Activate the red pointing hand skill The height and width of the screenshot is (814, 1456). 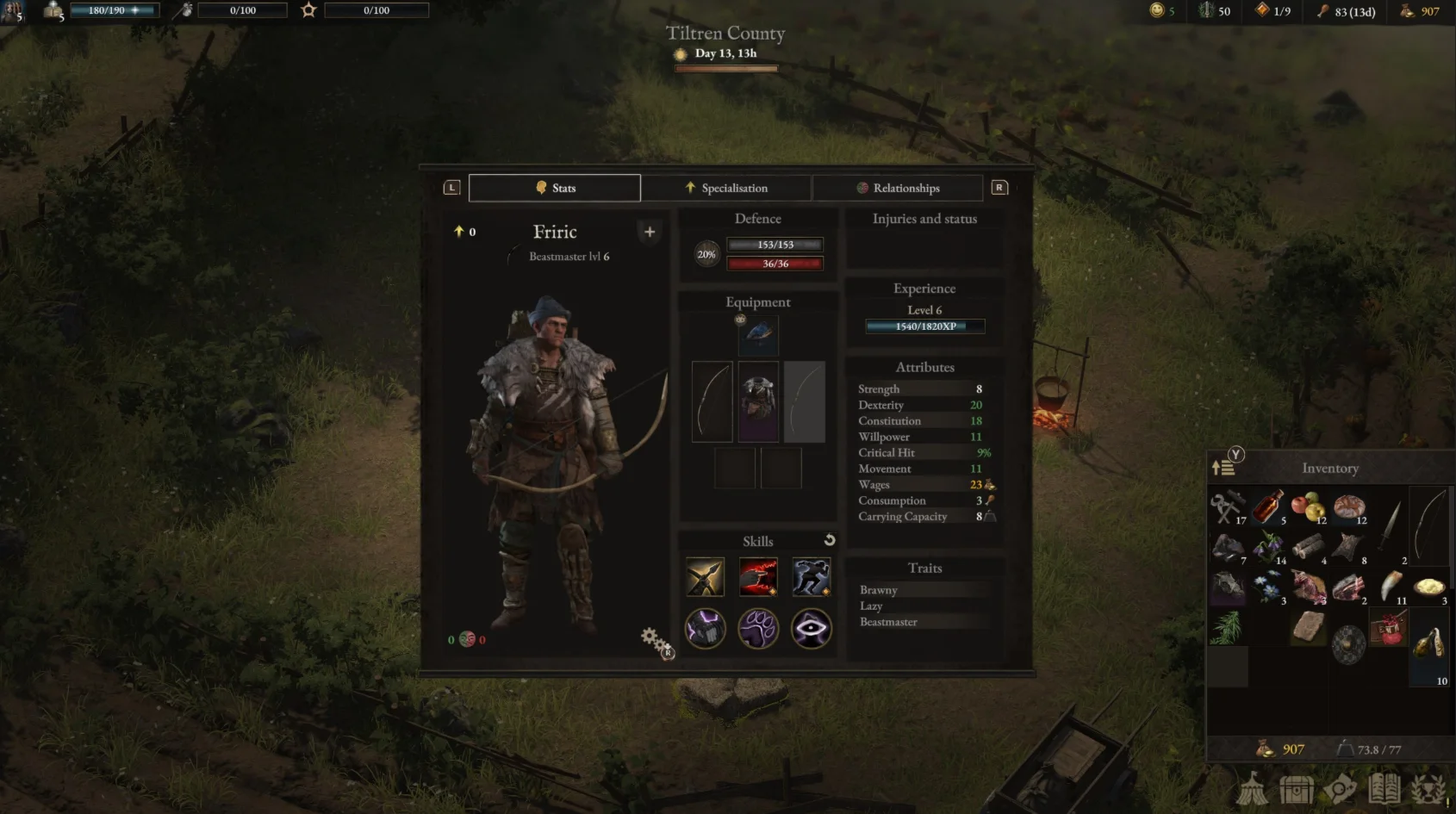pyautogui.click(x=758, y=577)
